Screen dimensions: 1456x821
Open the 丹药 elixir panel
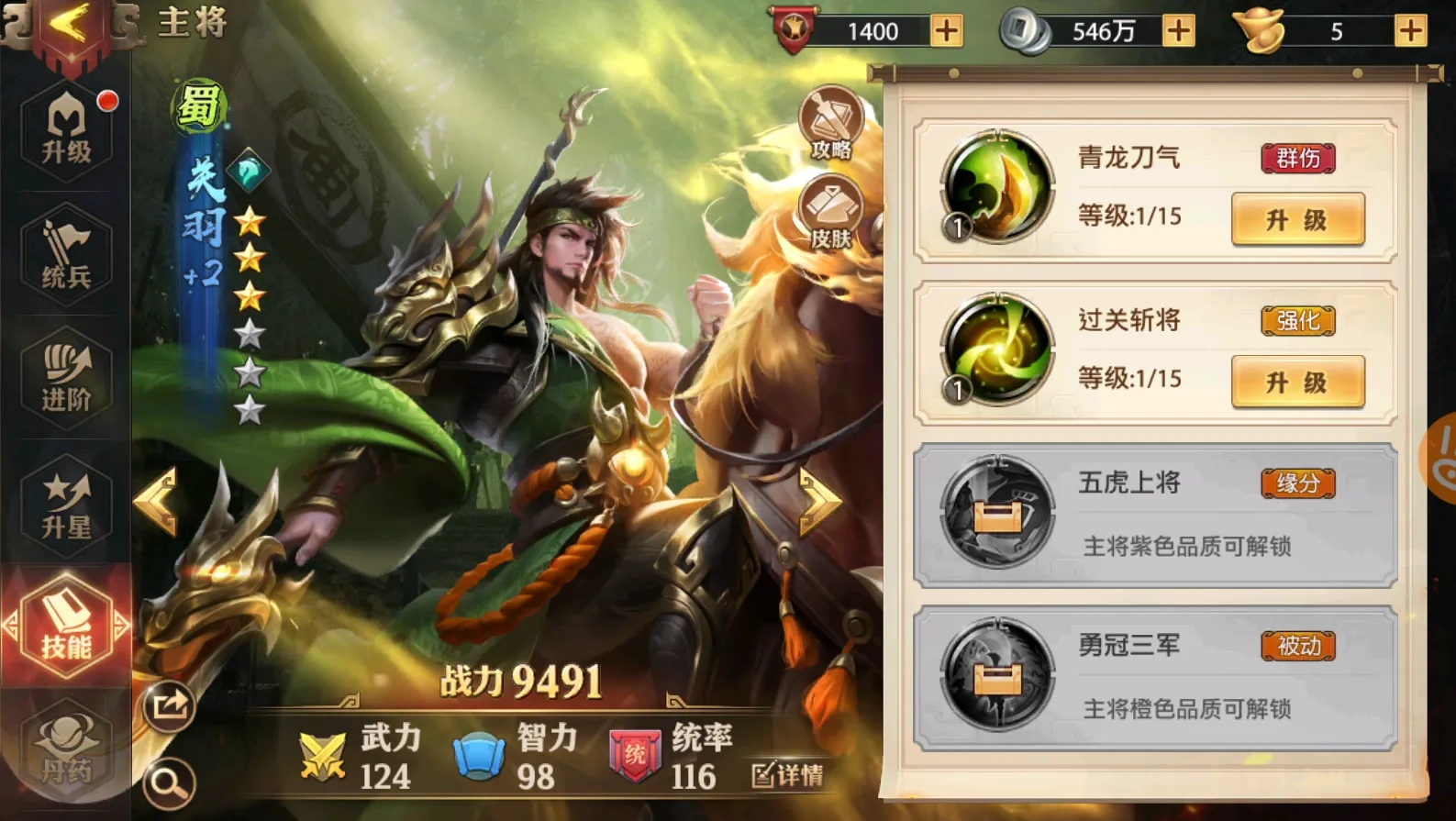coord(65,748)
